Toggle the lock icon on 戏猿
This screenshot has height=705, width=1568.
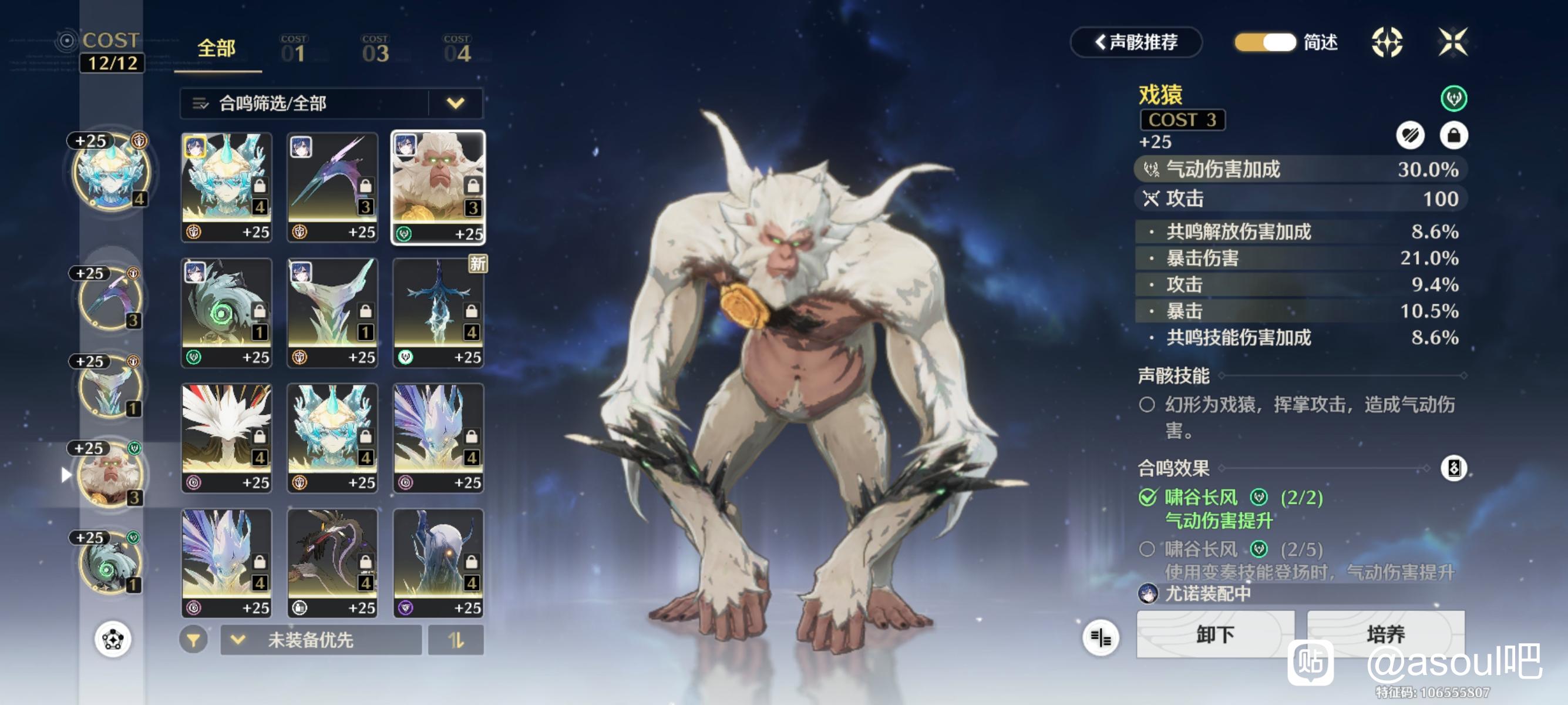[1453, 135]
